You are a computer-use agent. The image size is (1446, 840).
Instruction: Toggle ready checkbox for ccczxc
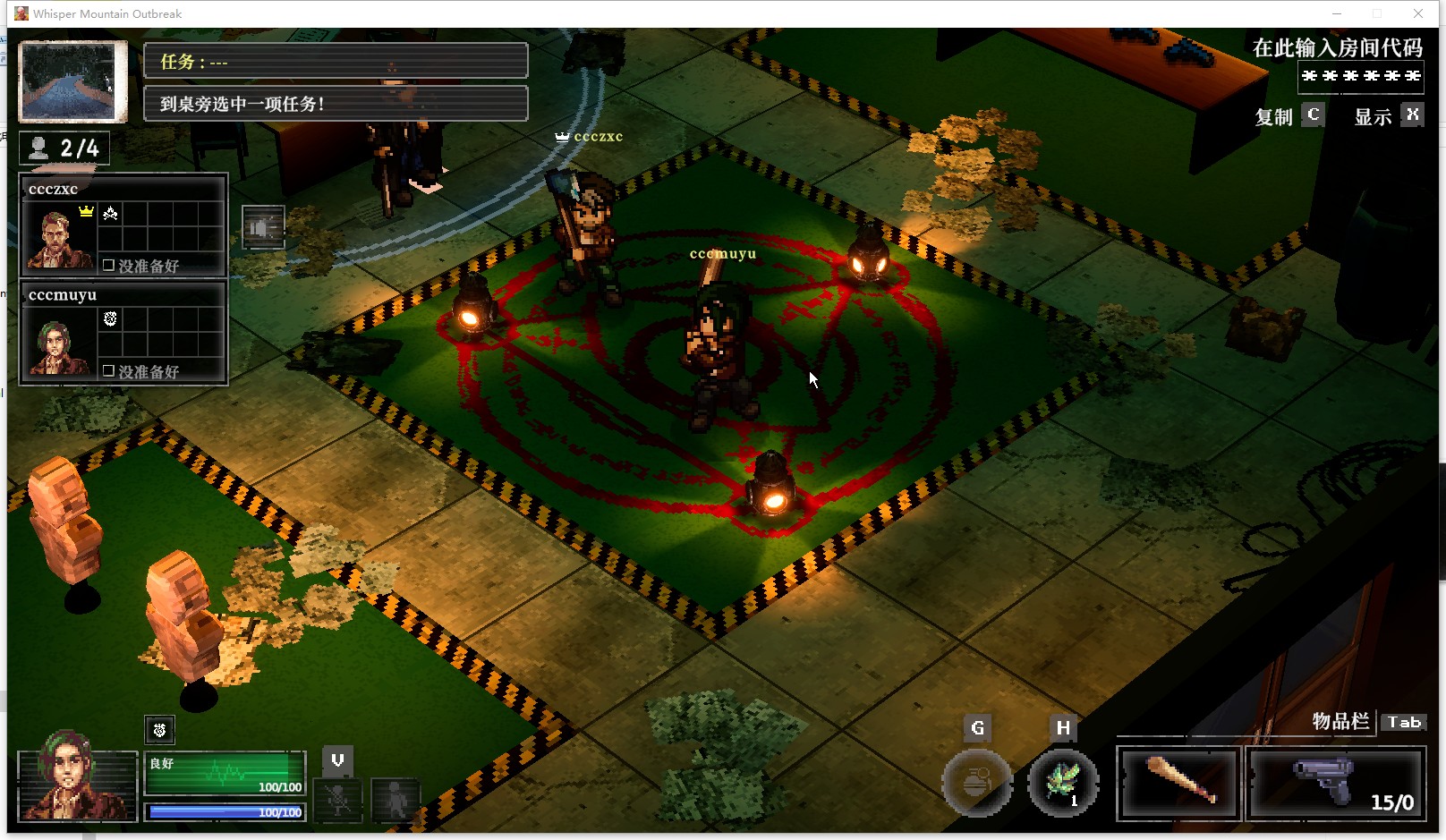[x=108, y=266]
